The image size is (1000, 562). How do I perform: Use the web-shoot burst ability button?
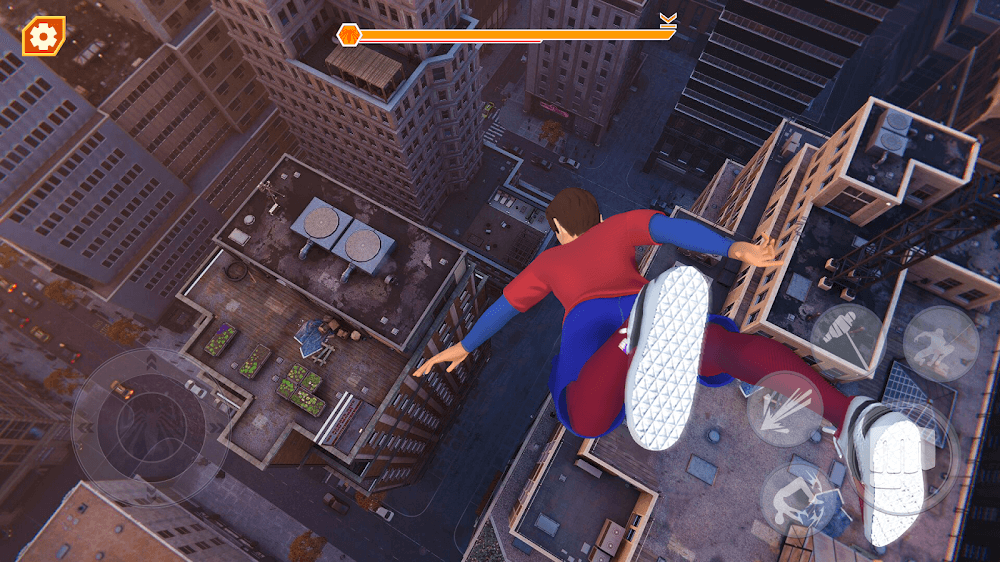coord(785,409)
